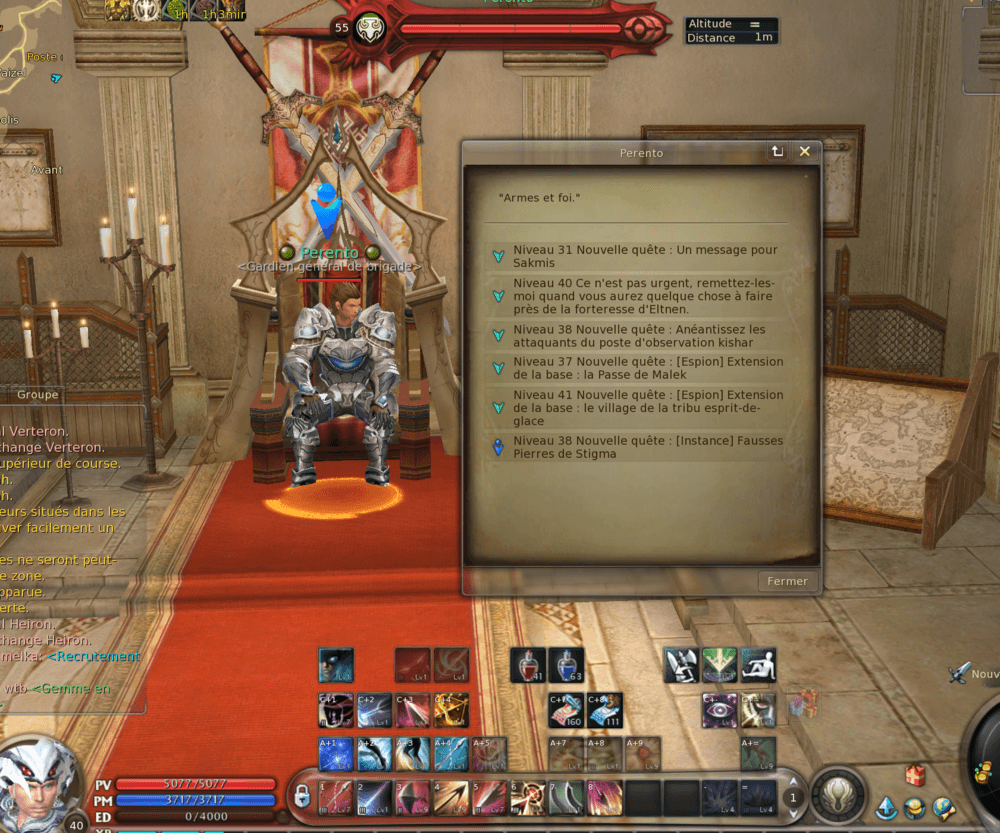Click the Groupe chat tab
1000x833 pixels.
(x=37, y=395)
